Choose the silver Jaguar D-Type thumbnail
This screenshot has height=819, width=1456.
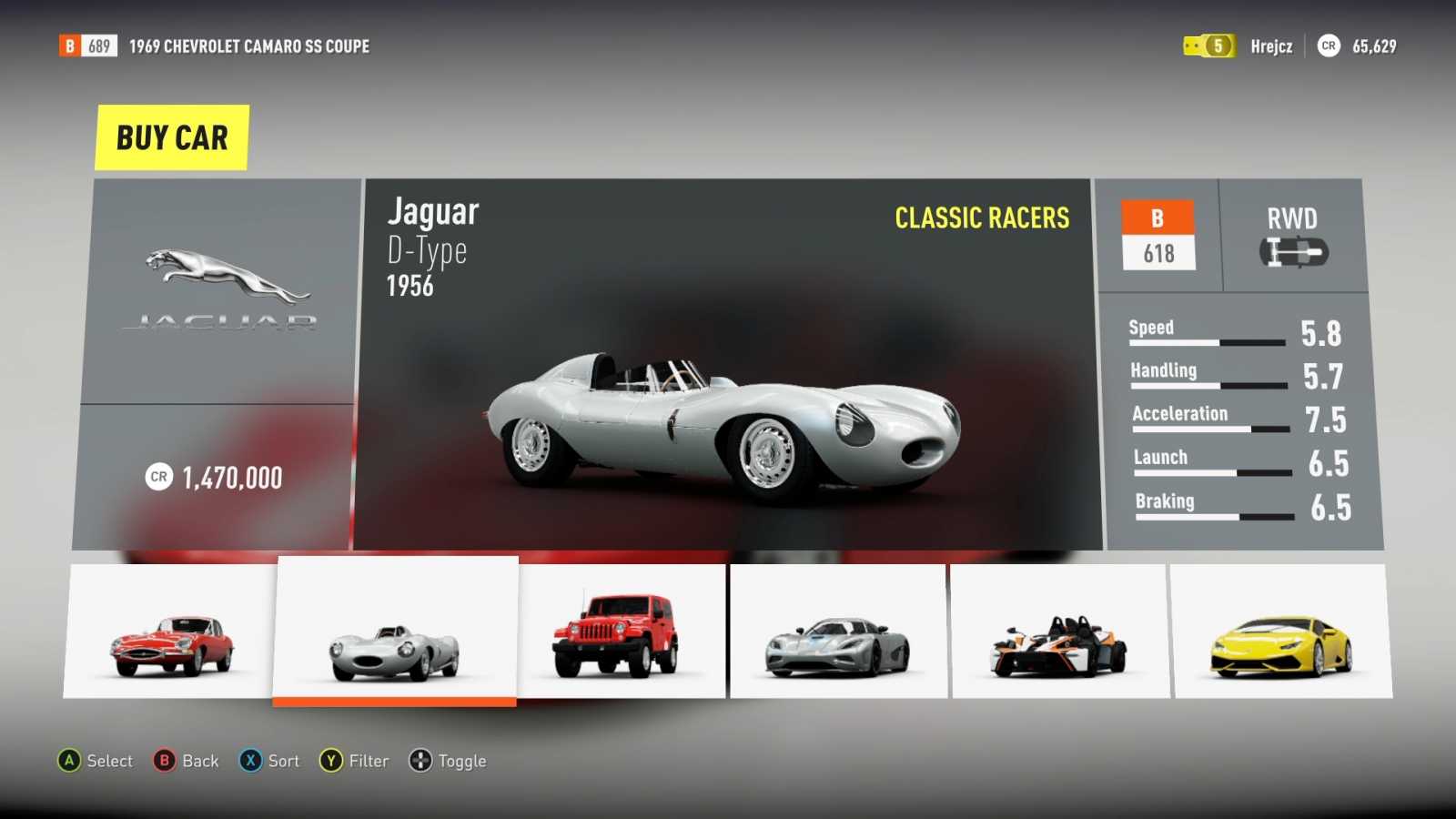click(396, 630)
